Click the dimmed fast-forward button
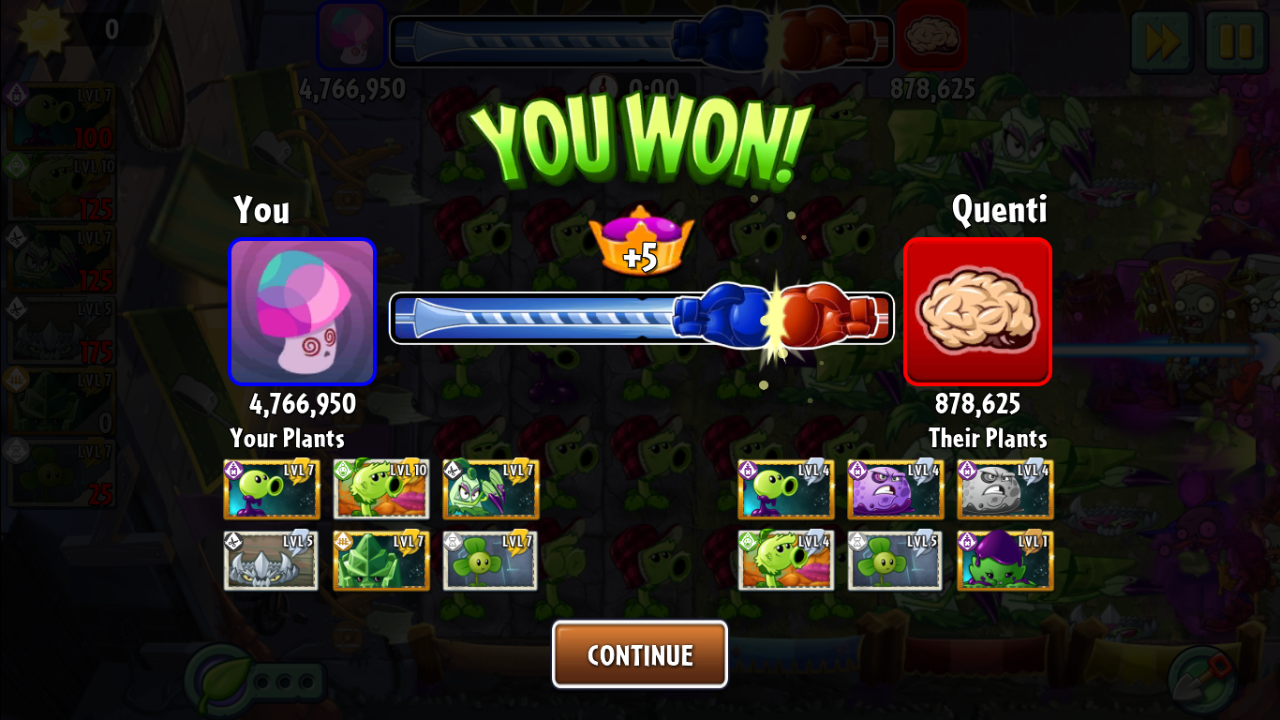Screen dimensions: 1280x720 (1161, 42)
